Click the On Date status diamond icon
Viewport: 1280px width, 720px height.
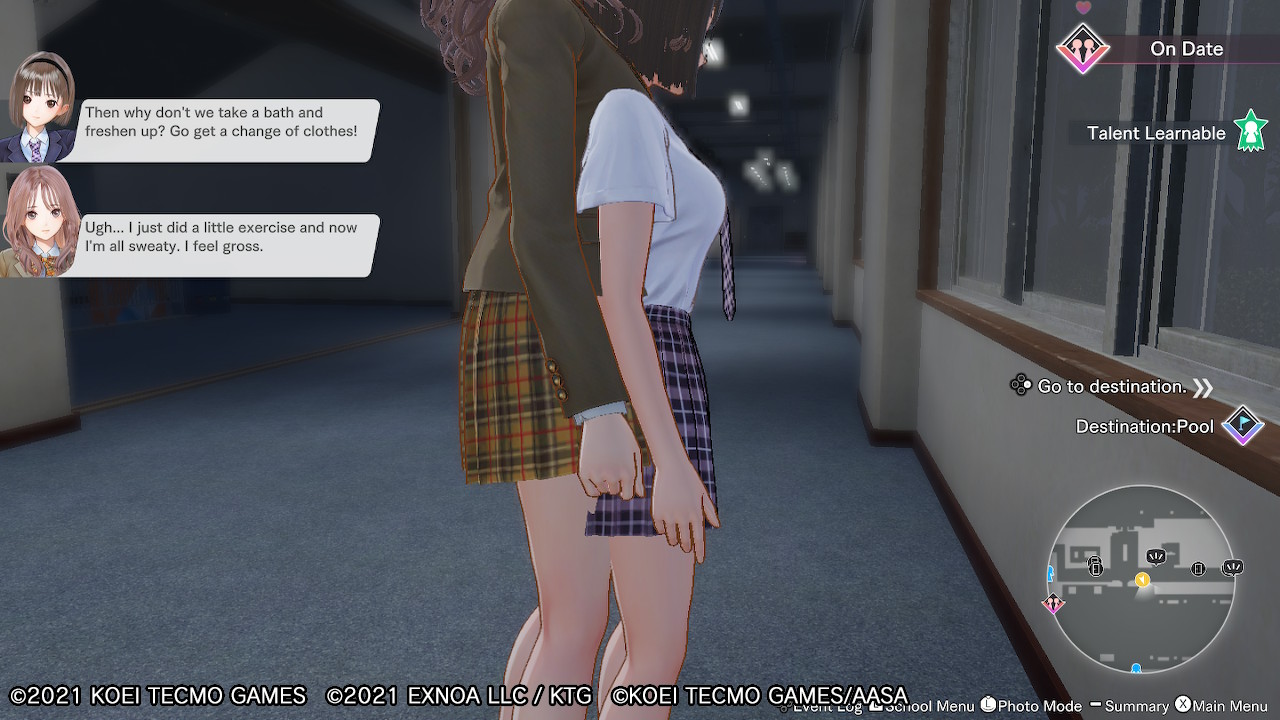(x=1082, y=48)
